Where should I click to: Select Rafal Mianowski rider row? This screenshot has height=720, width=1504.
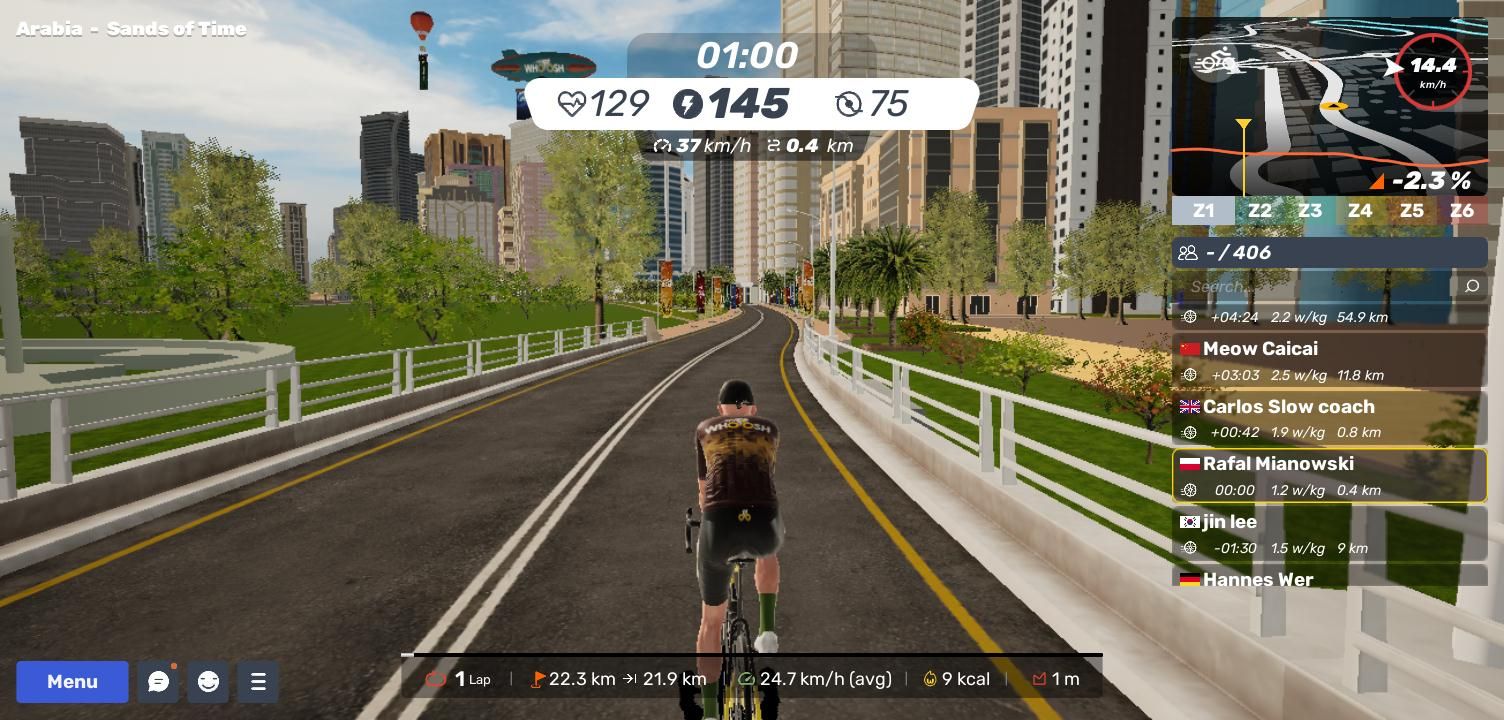[x=1329, y=476]
